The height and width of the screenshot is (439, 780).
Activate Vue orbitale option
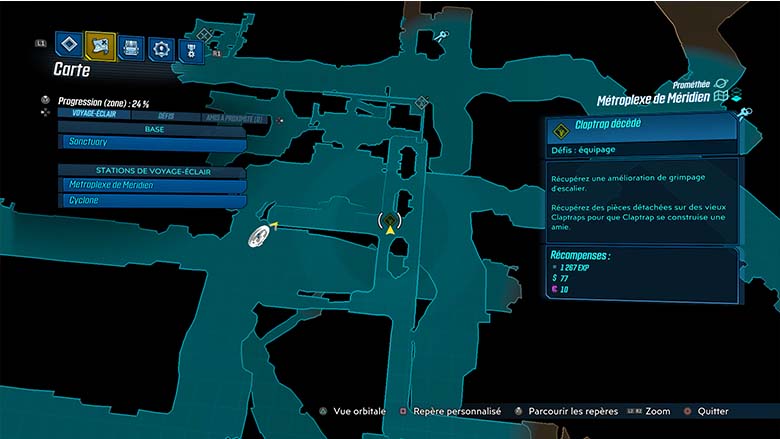(357, 411)
